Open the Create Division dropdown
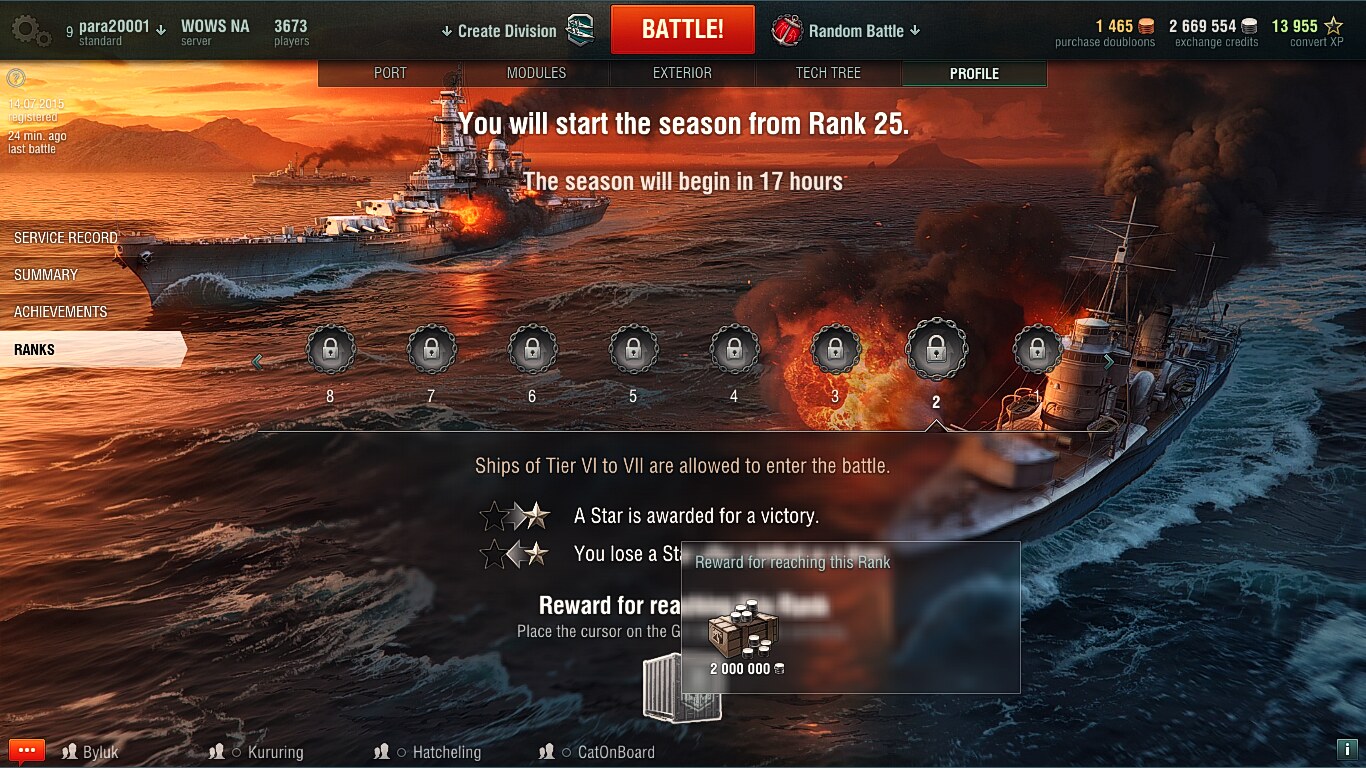 [500, 31]
